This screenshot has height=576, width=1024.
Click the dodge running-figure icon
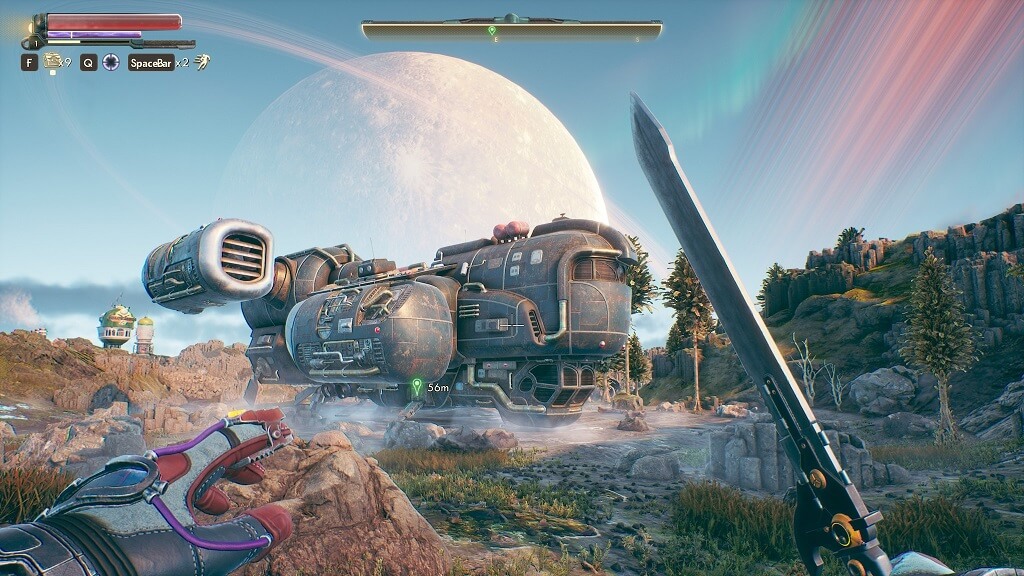click(x=201, y=62)
